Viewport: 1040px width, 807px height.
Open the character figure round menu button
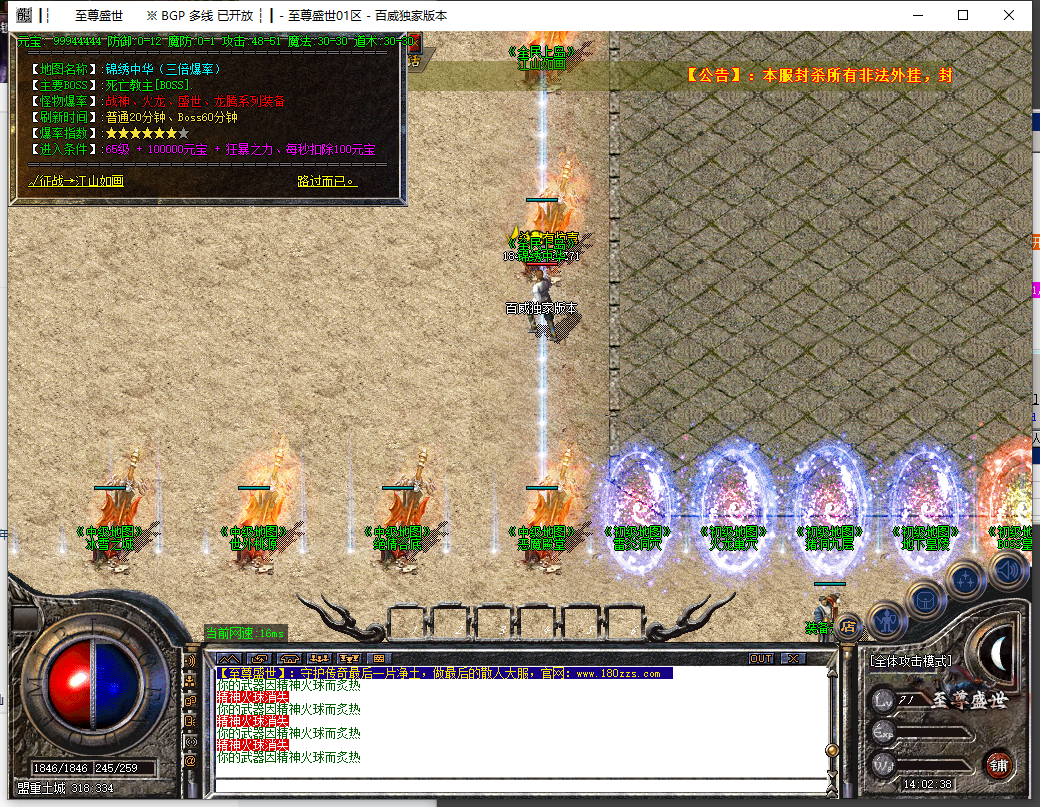[887, 620]
